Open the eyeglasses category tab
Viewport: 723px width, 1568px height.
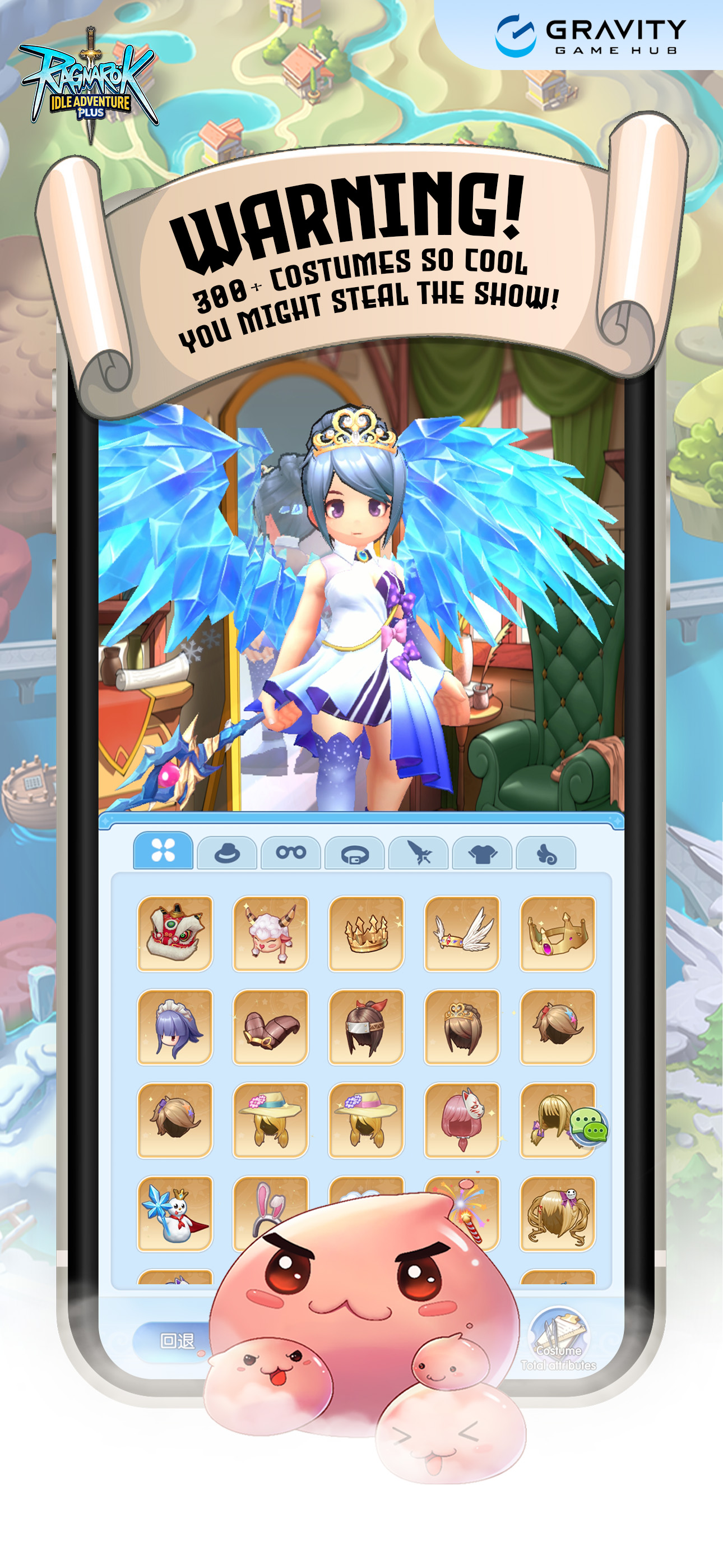point(291,853)
